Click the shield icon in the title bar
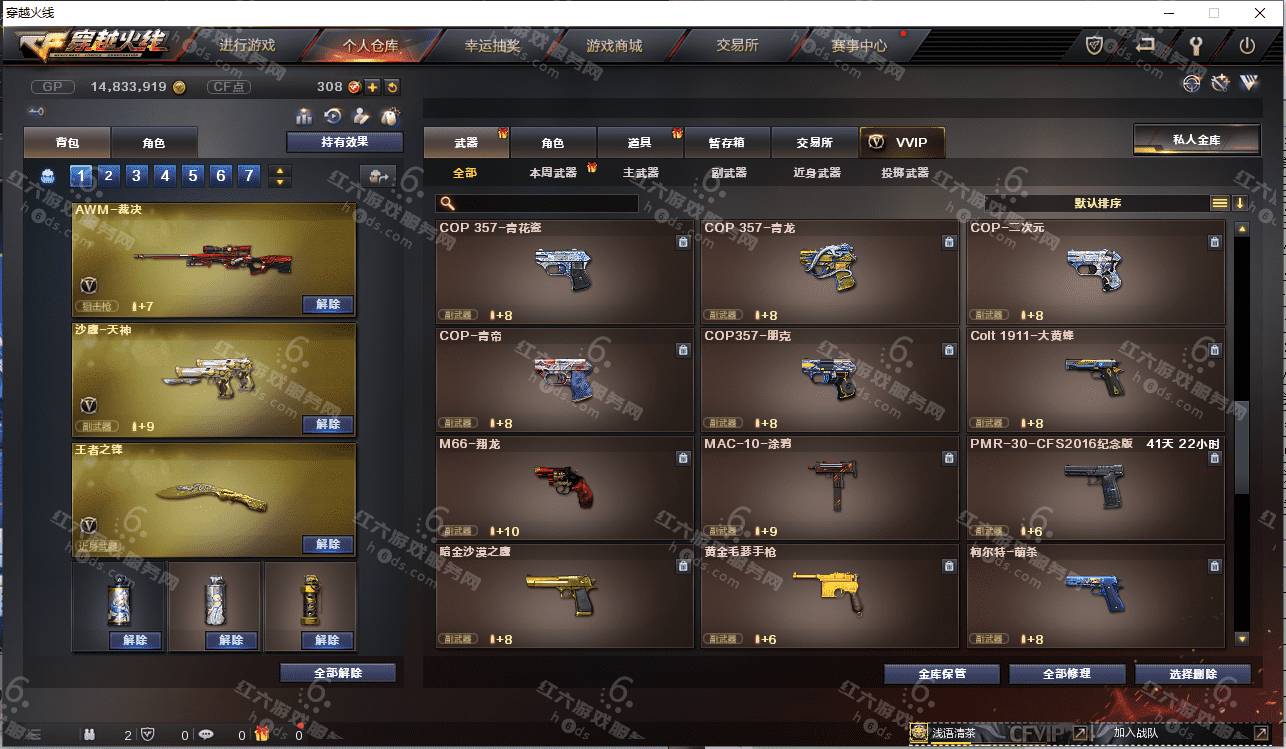Viewport: 1286px width, 749px height. [x=1093, y=45]
